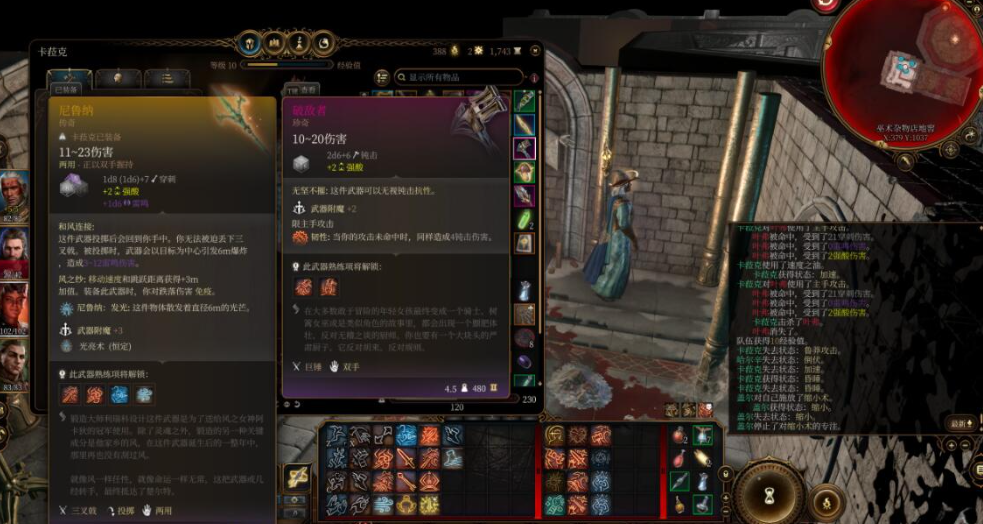Choose the red-skinned horned party member portrait
Viewport: 983px width, 524px height.
tap(14, 304)
